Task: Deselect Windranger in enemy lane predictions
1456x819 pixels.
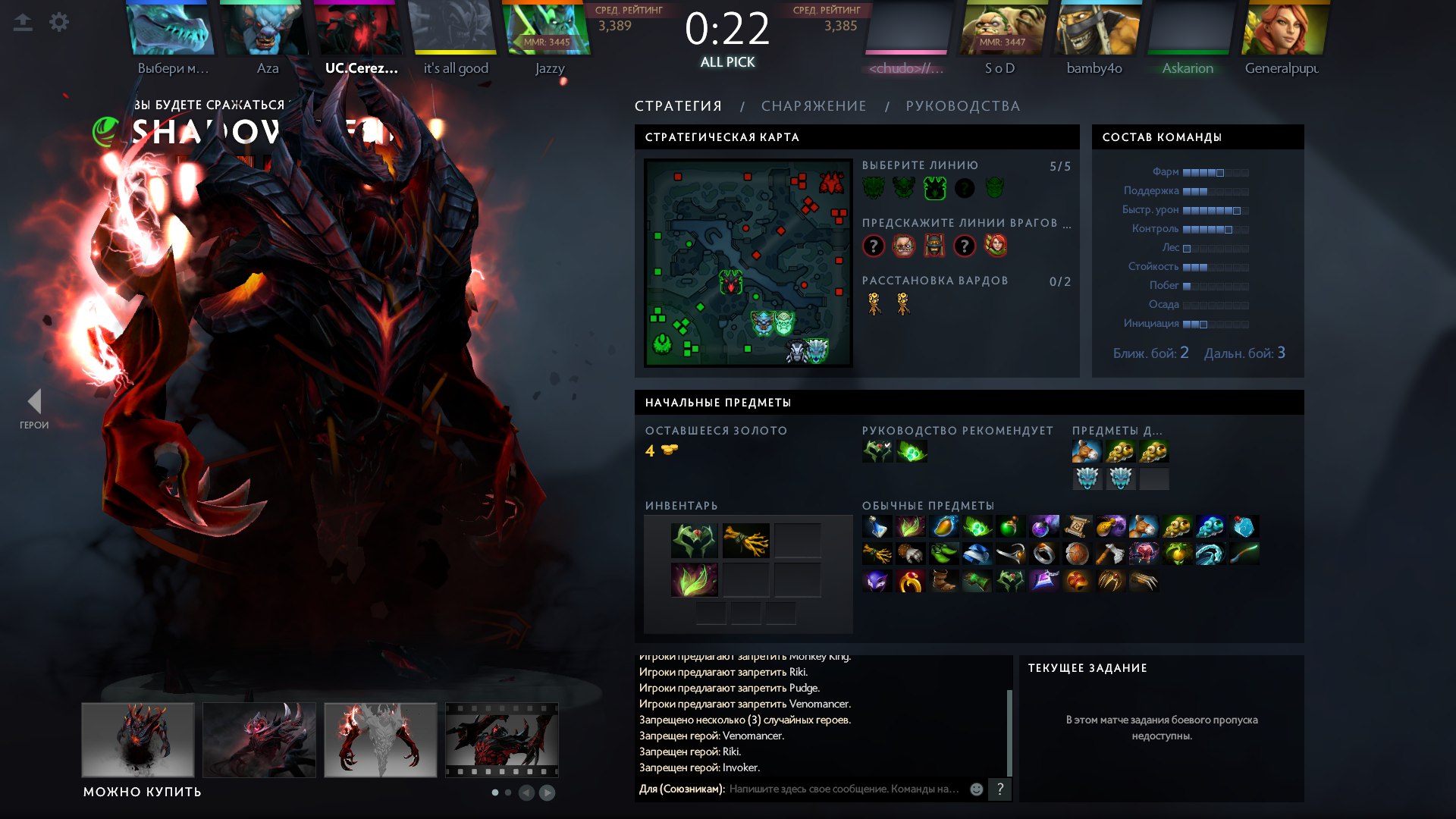Action: [996, 245]
